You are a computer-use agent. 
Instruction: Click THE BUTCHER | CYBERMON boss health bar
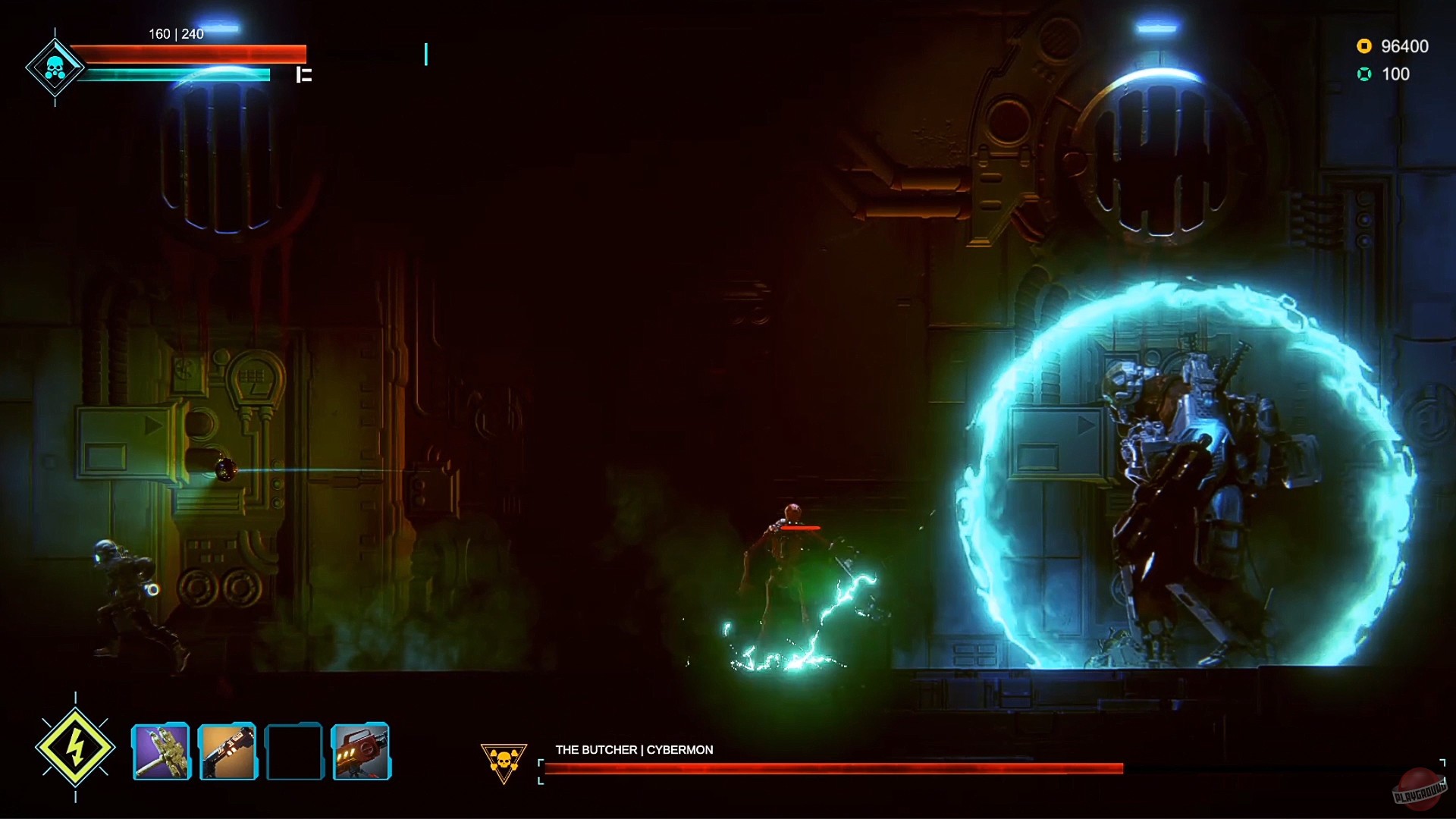coord(832,767)
